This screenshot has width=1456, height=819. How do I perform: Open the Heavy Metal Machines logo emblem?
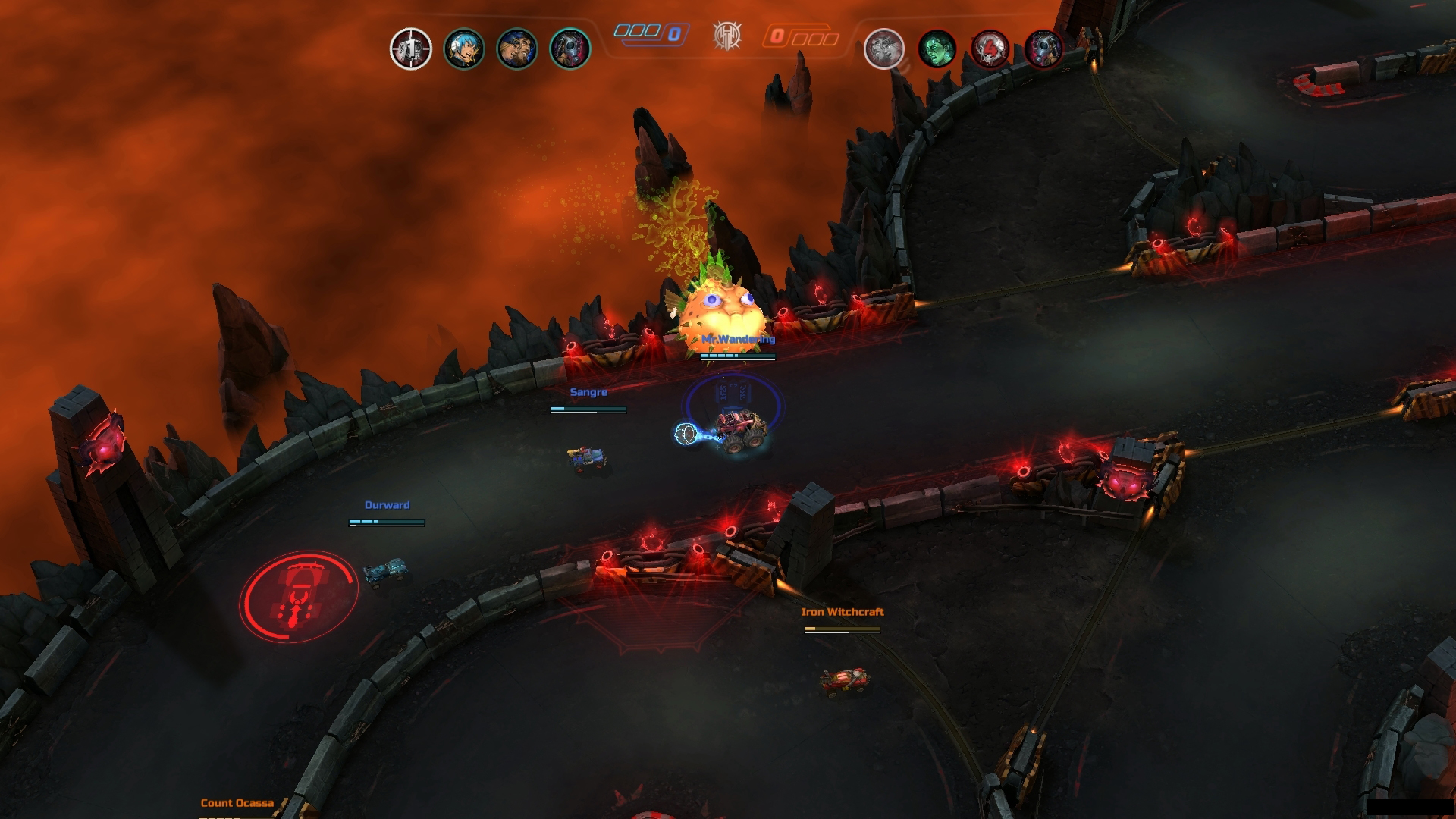tap(729, 35)
